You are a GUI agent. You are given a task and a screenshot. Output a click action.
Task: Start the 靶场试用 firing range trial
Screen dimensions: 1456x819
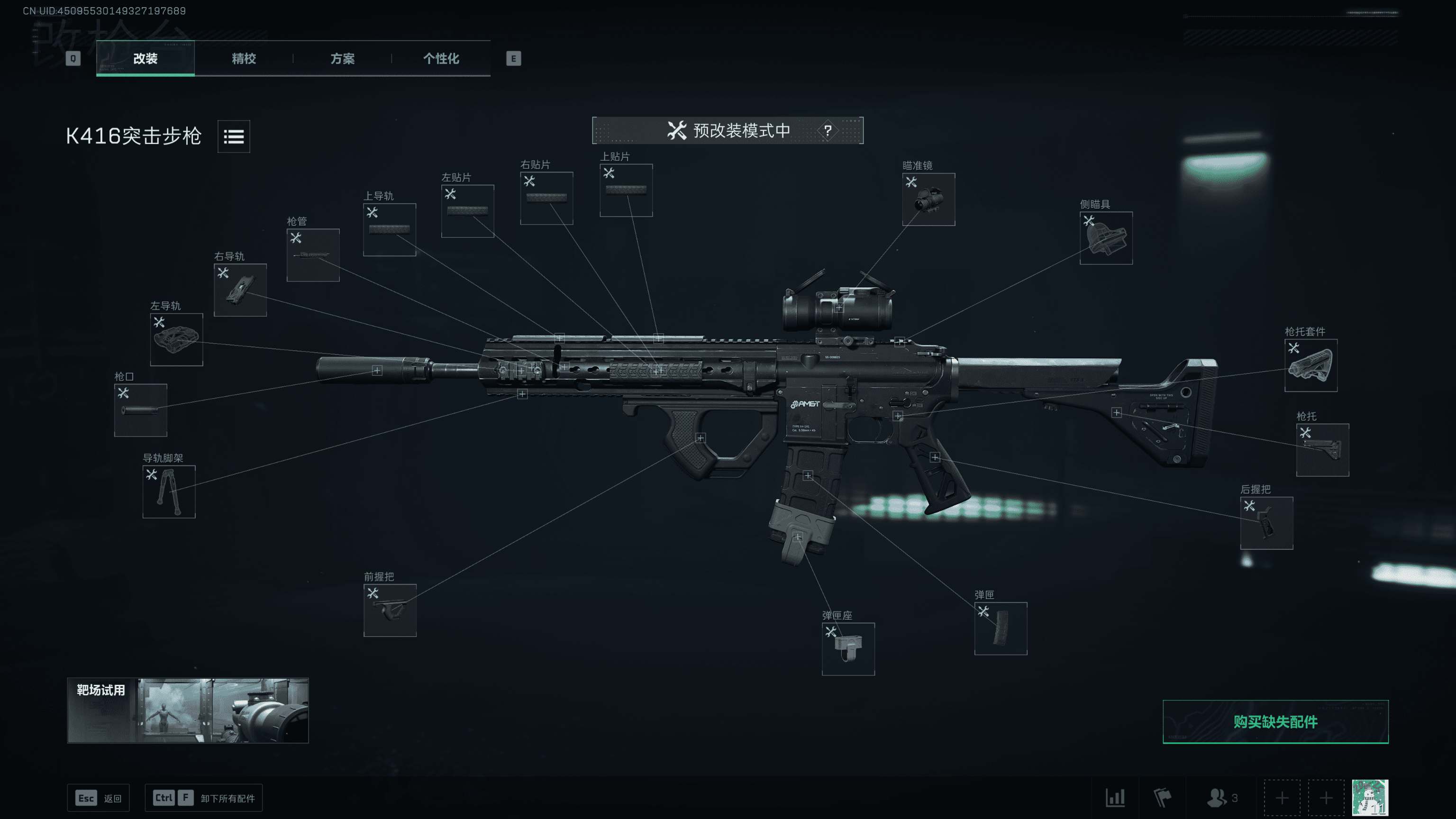point(188,710)
